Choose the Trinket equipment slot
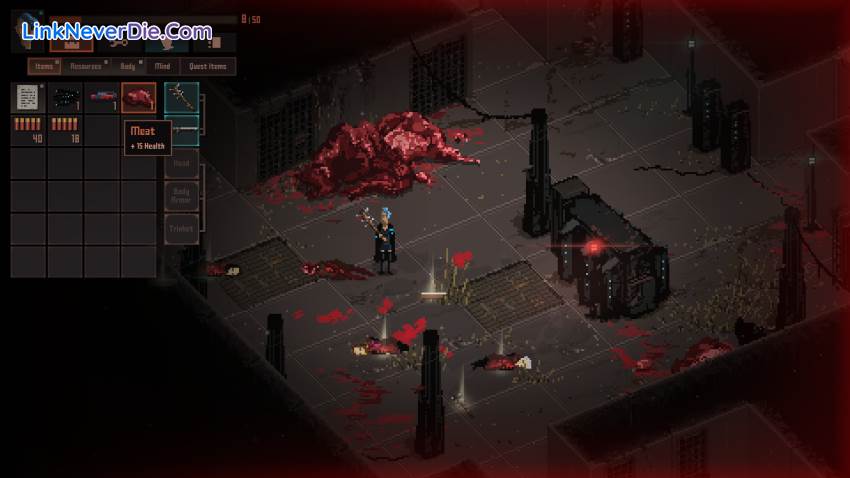Image resolution: width=850 pixels, height=478 pixels. click(181, 229)
